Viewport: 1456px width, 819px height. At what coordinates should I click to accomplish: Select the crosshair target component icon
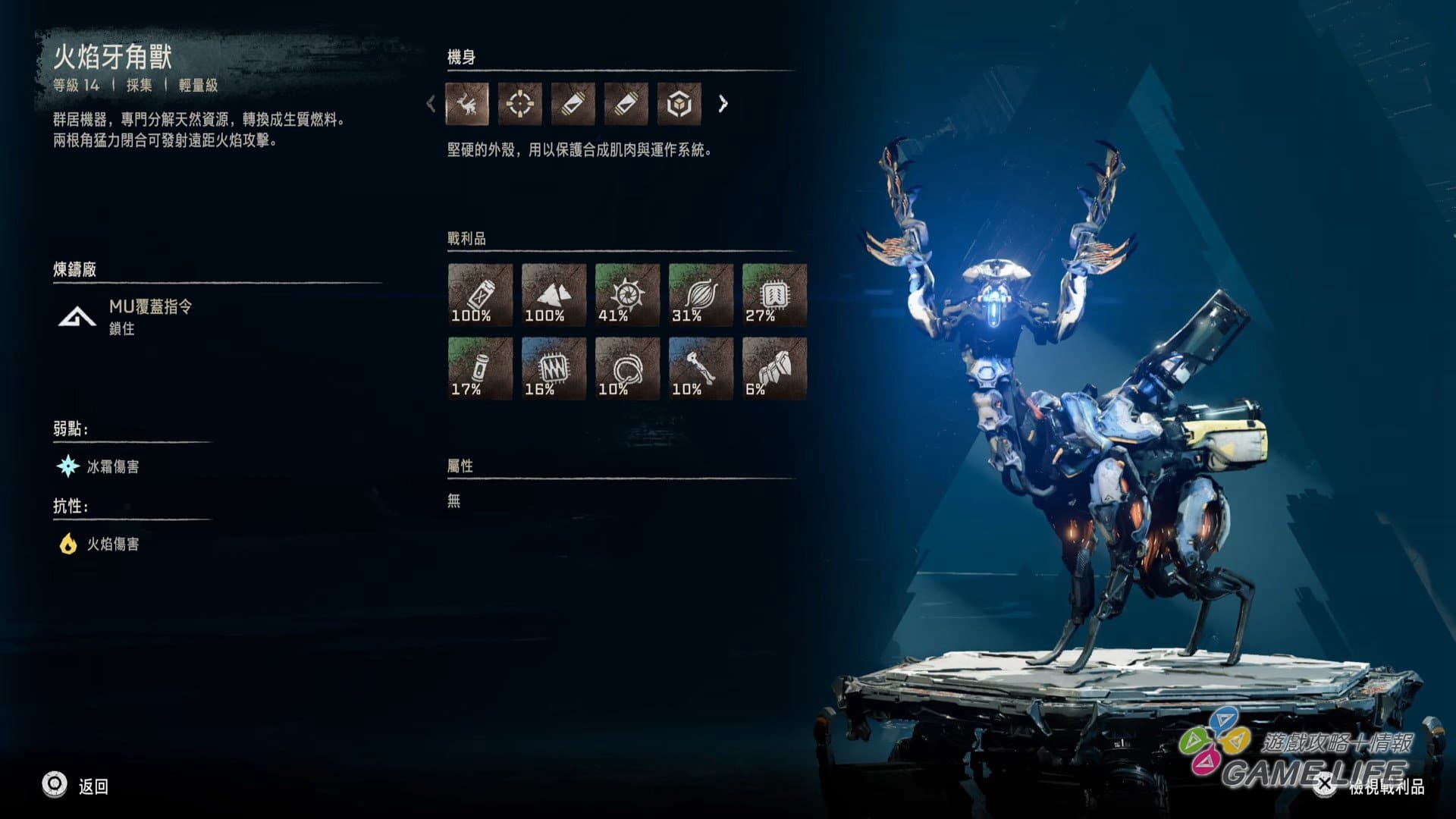pos(520,104)
